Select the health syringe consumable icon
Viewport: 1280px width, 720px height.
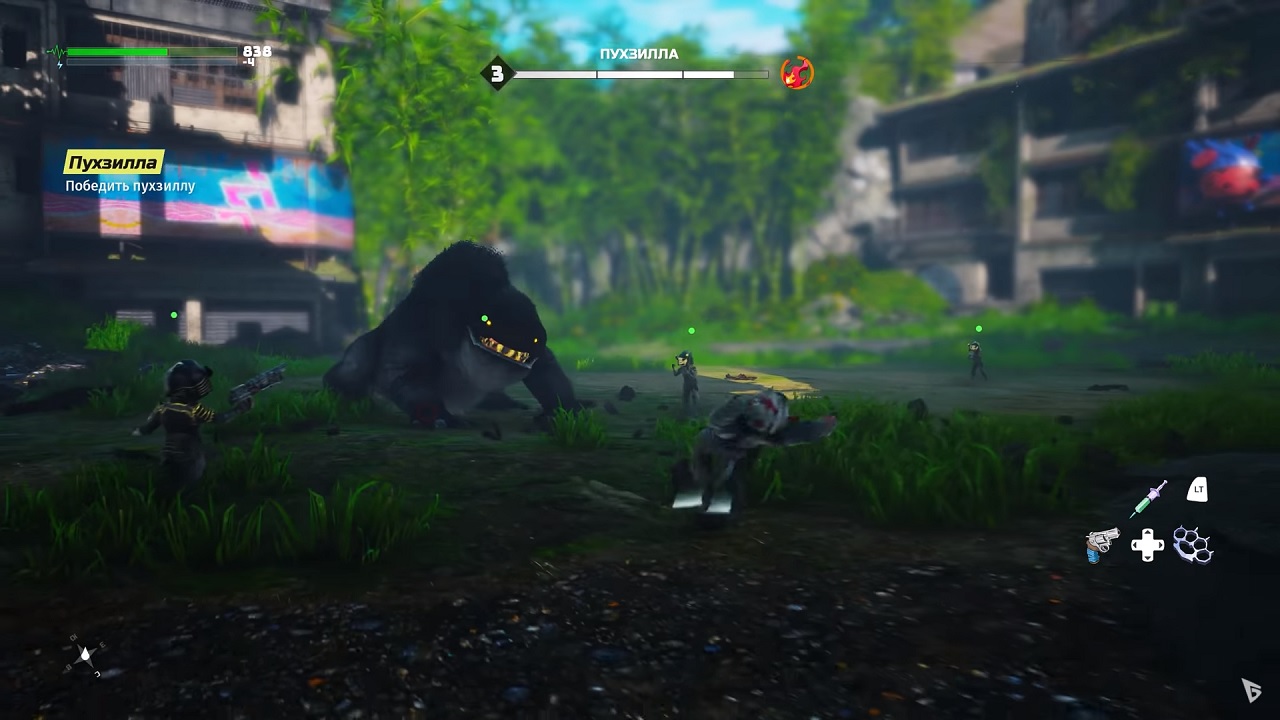[1148, 496]
